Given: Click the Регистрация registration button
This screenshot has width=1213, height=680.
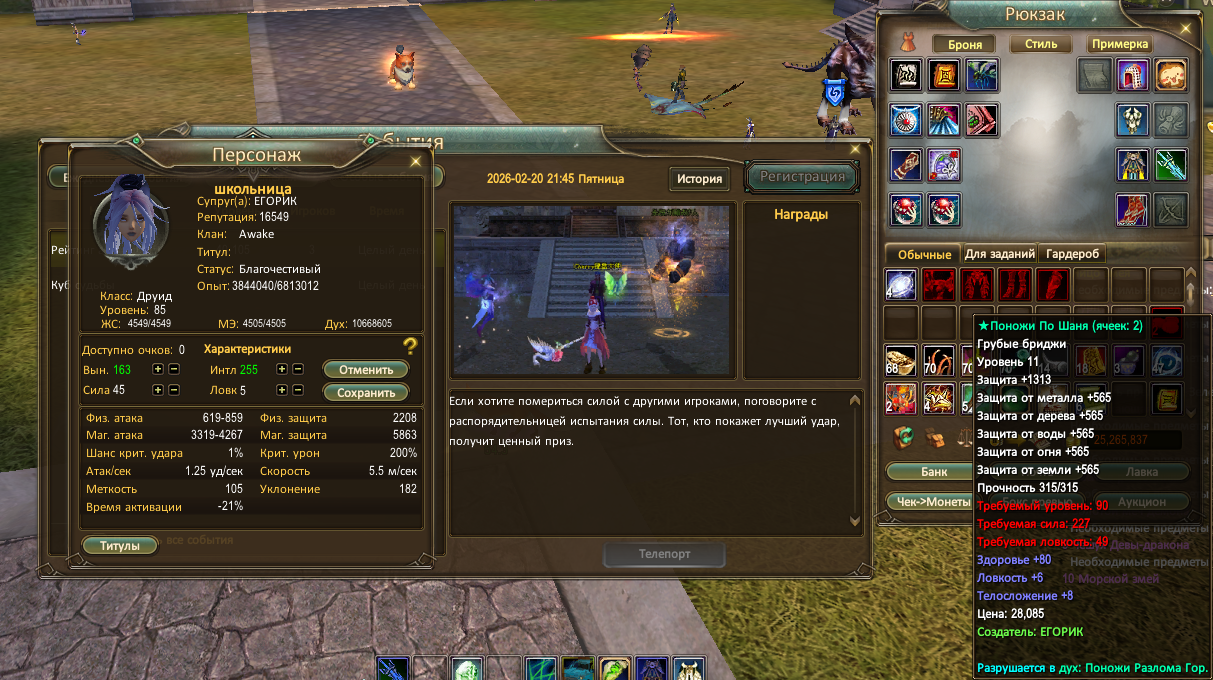Looking at the screenshot, I should 802,177.
